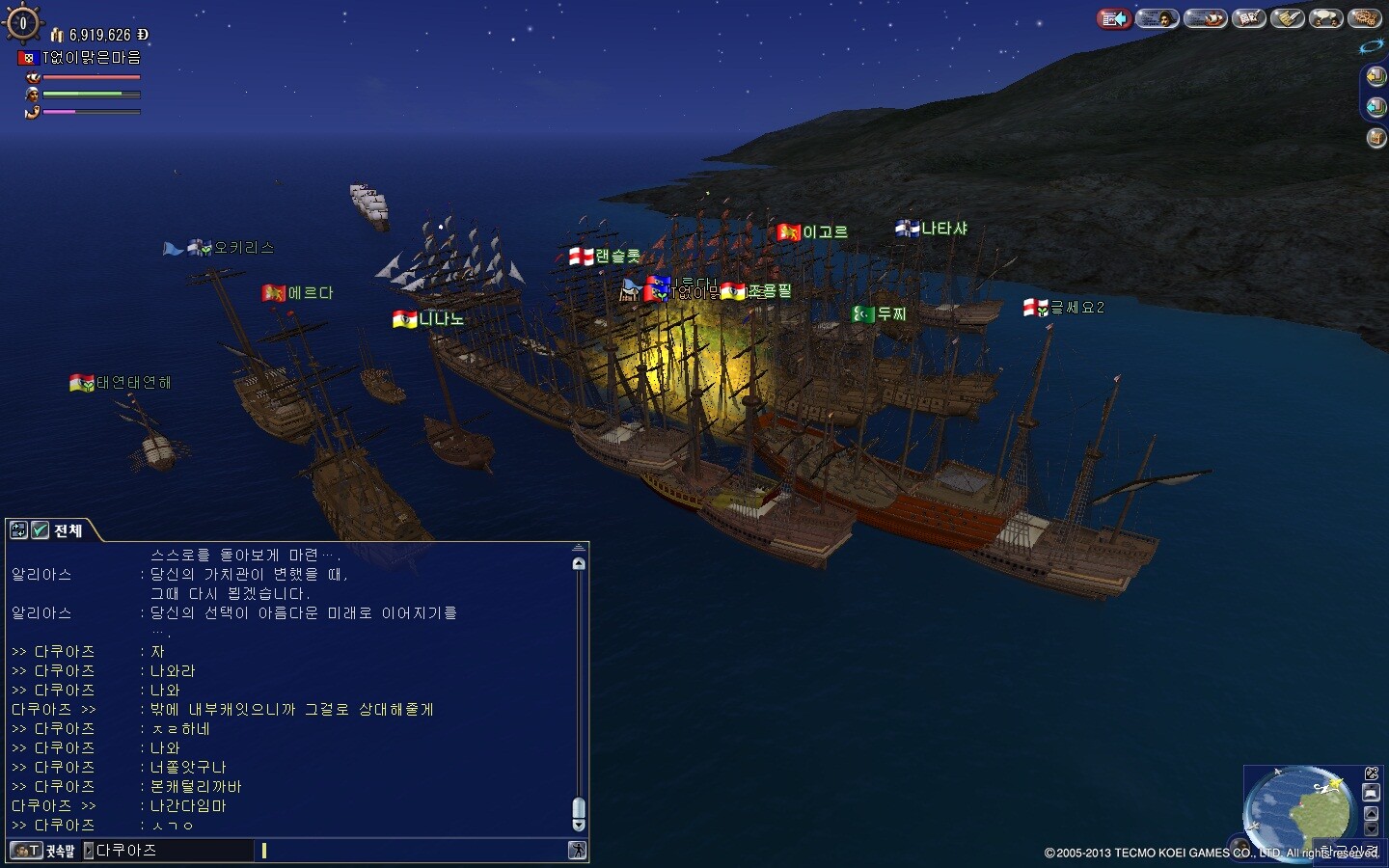
Task: Switch to the 전체 chat tab
Action: [68, 530]
